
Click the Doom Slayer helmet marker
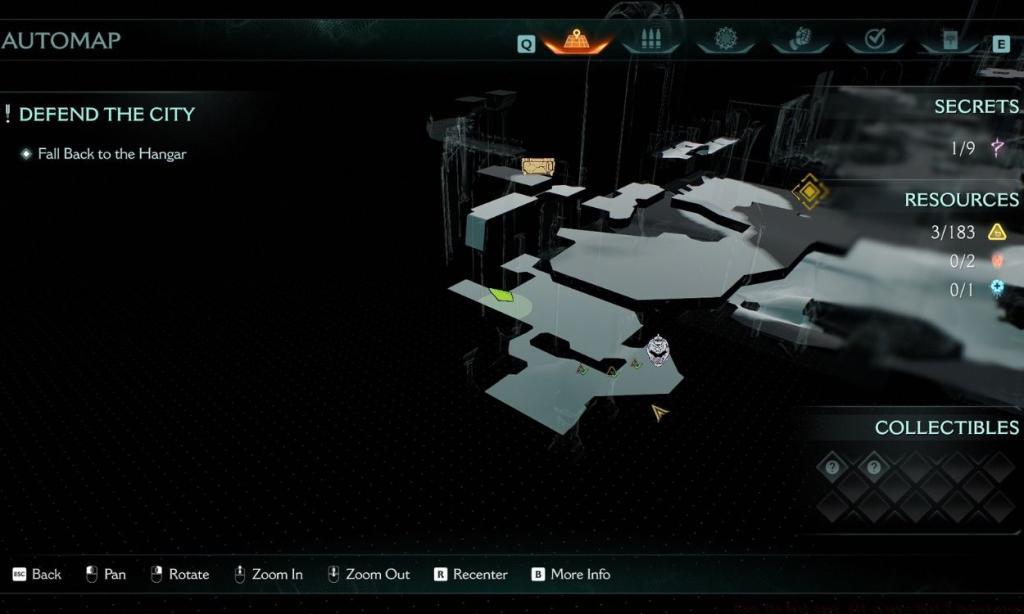point(657,349)
